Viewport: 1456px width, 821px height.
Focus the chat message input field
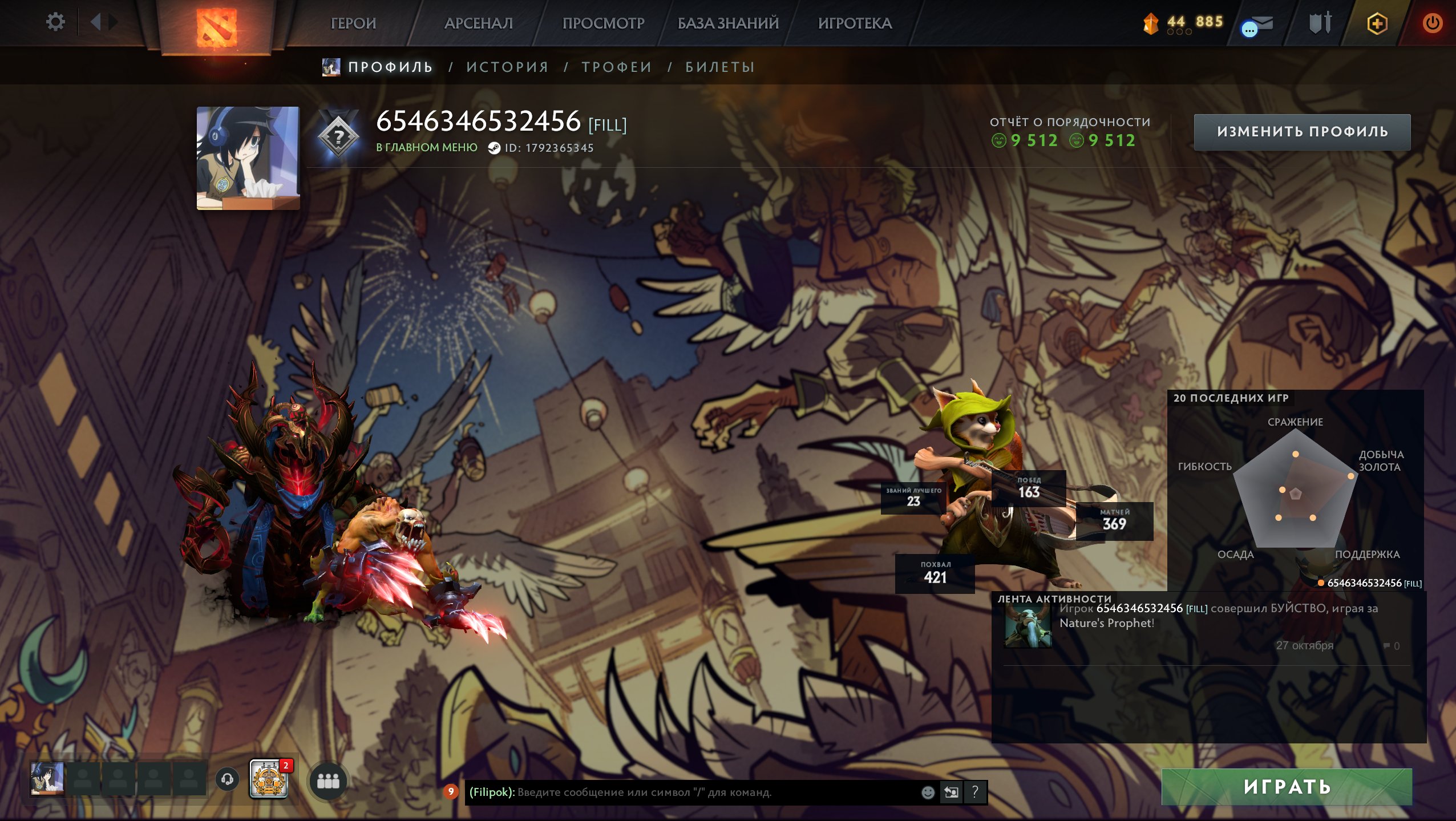[x=685, y=792]
